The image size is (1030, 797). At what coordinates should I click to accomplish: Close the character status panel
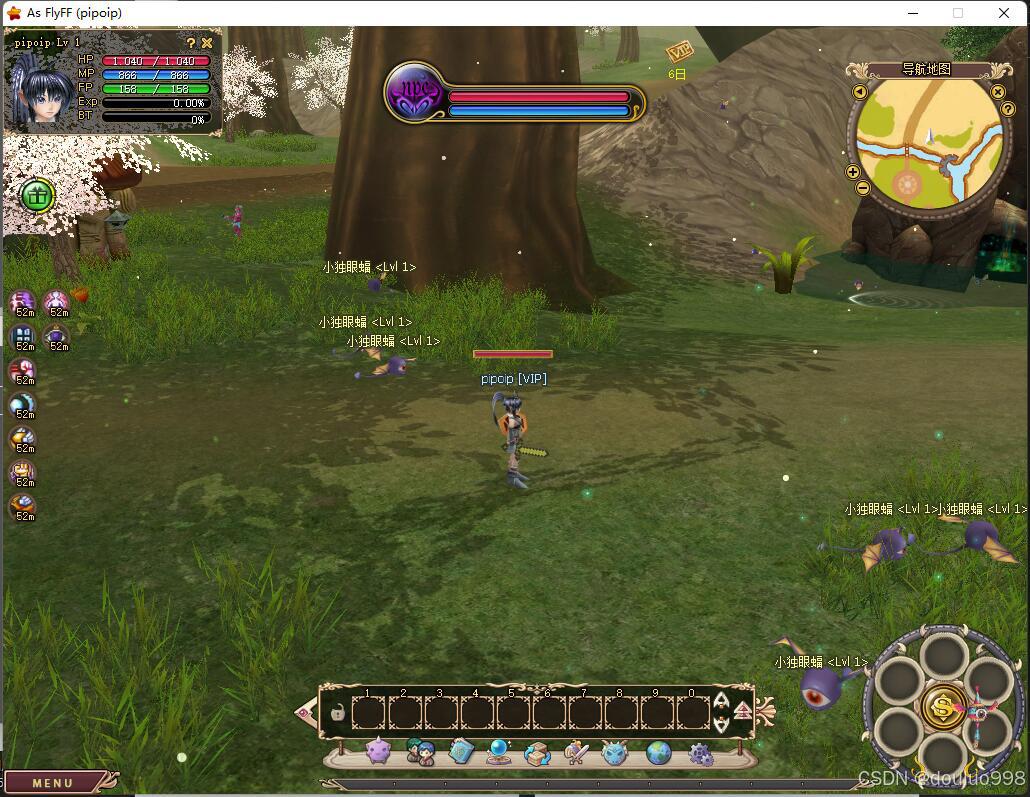click(x=207, y=43)
